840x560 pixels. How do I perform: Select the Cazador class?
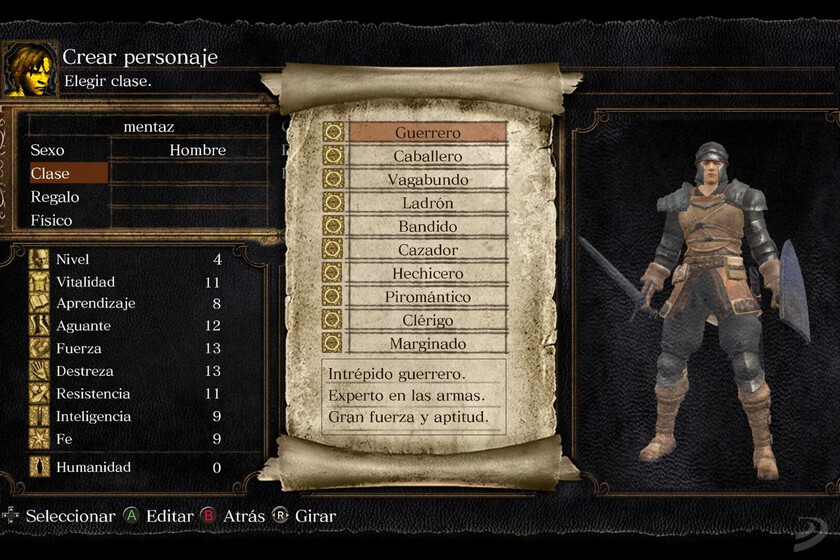[x=427, y=250]
